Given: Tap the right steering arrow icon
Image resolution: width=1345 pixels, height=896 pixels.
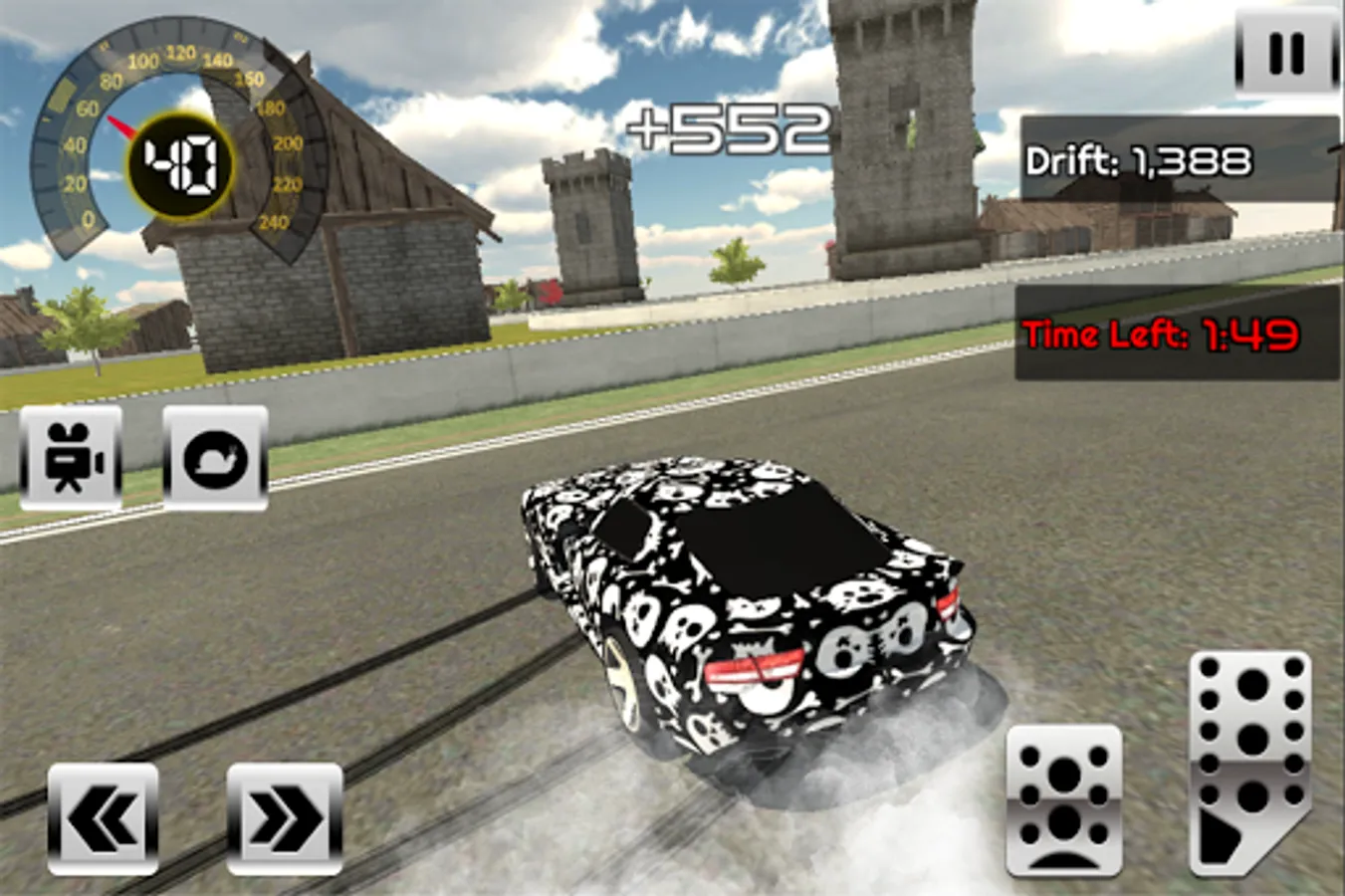Looking at the screenshot, I should (284, 819).
